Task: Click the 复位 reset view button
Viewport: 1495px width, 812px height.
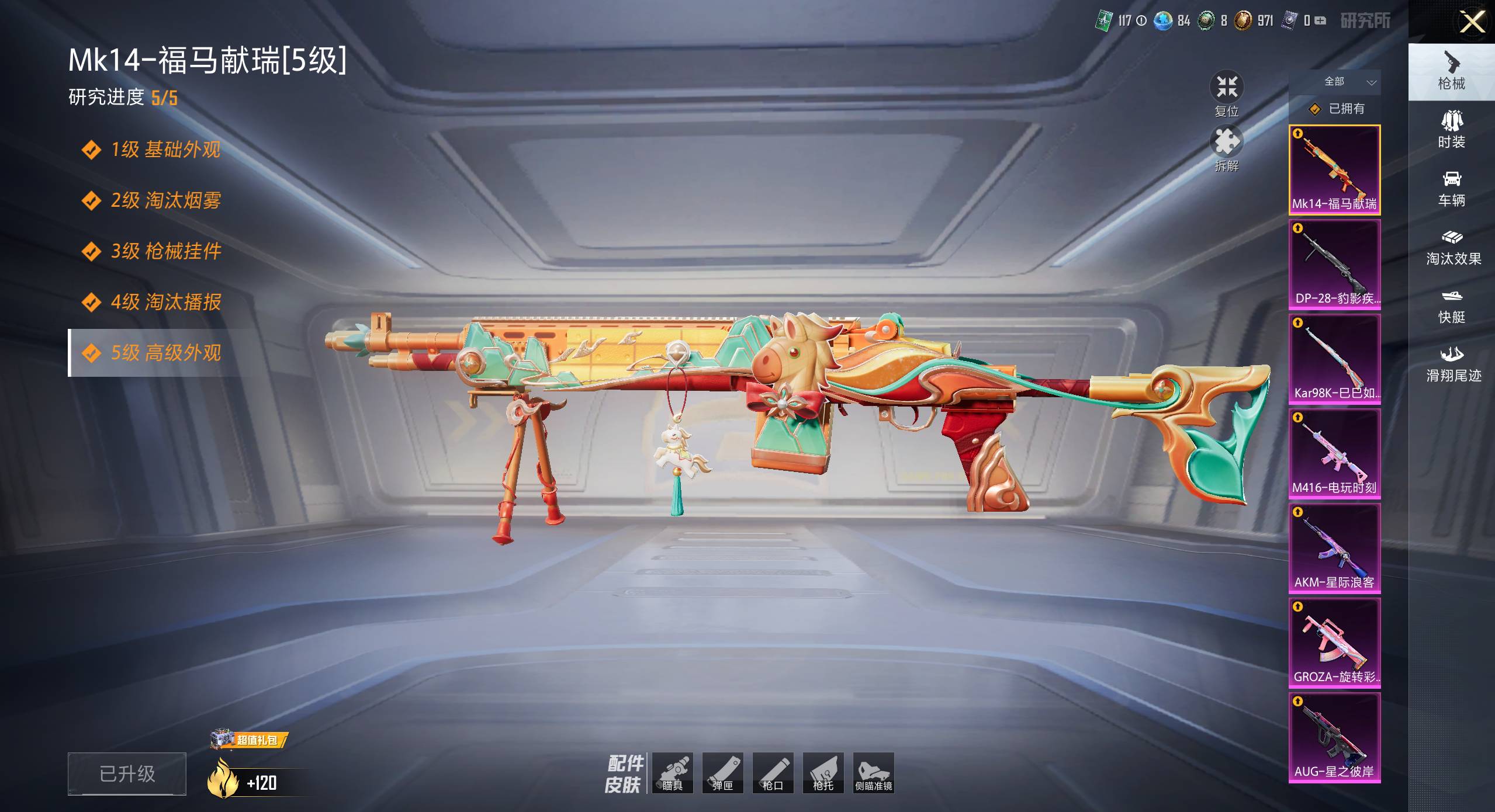Action: (x=1226, y=95)
